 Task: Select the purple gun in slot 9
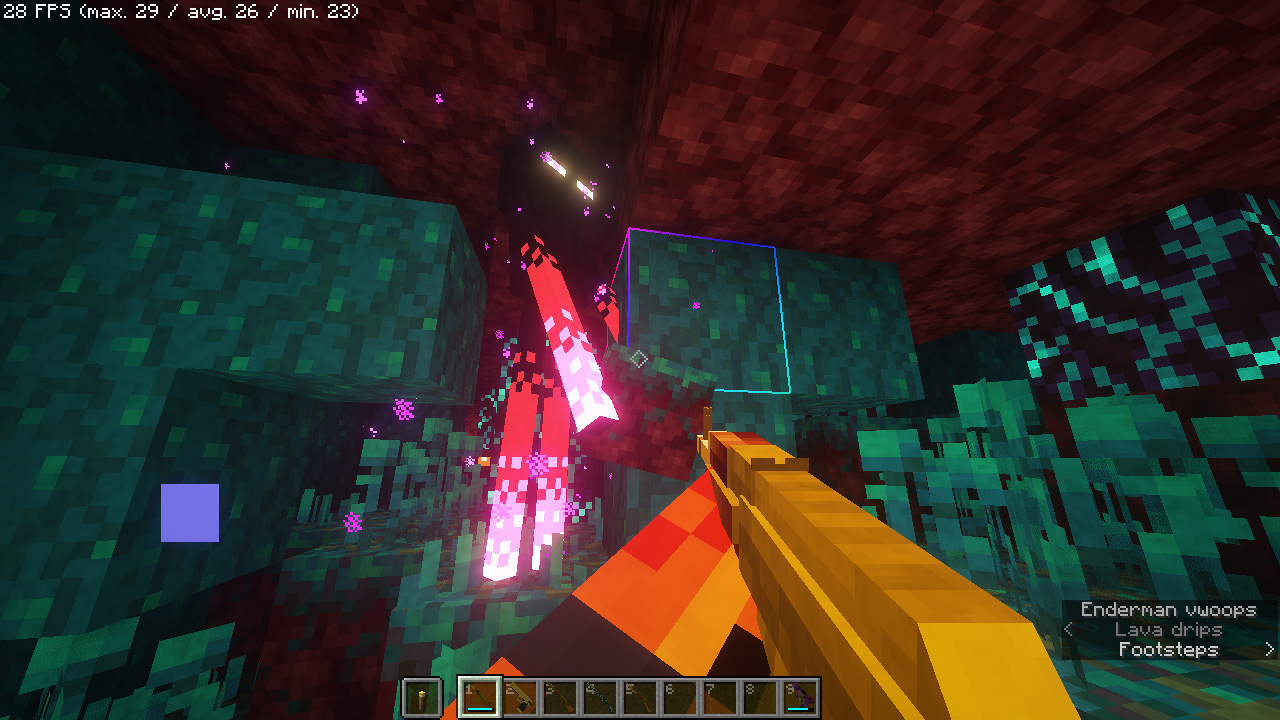pyautogui.click(x=800, y=697)
